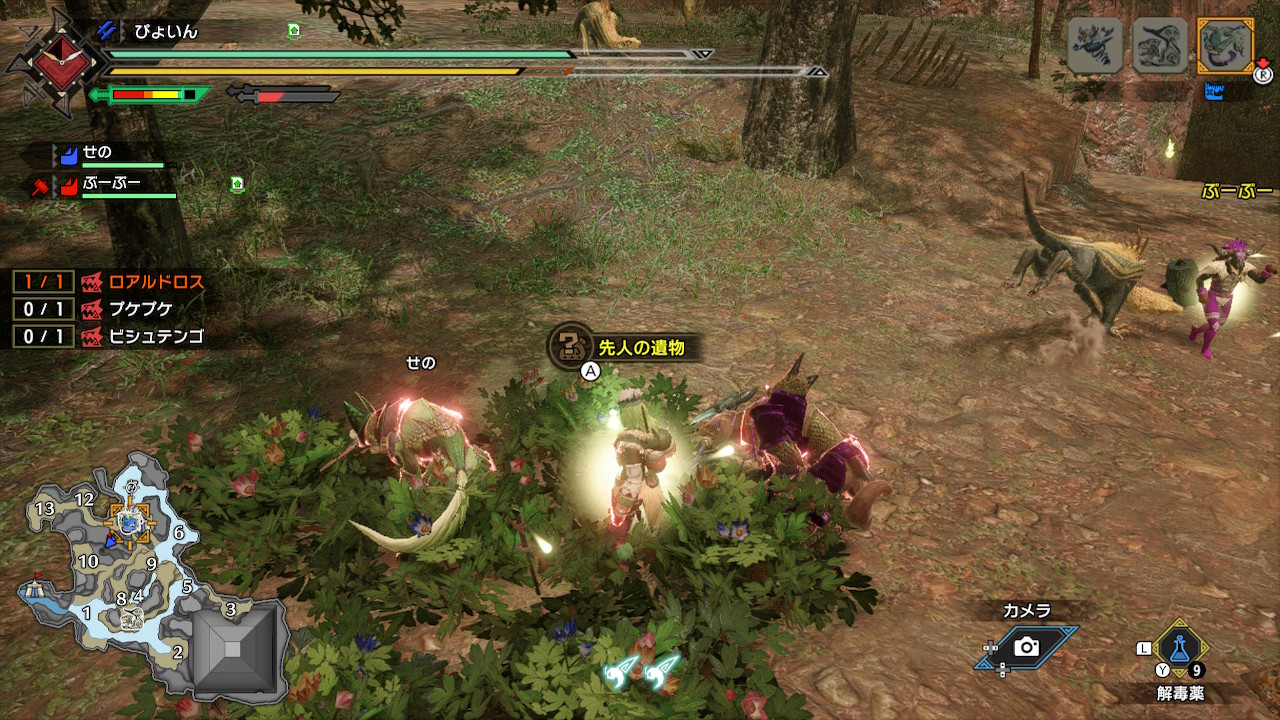Select the ロアルドロス quest objective row
1280x720 pixels.
[108, 282]
